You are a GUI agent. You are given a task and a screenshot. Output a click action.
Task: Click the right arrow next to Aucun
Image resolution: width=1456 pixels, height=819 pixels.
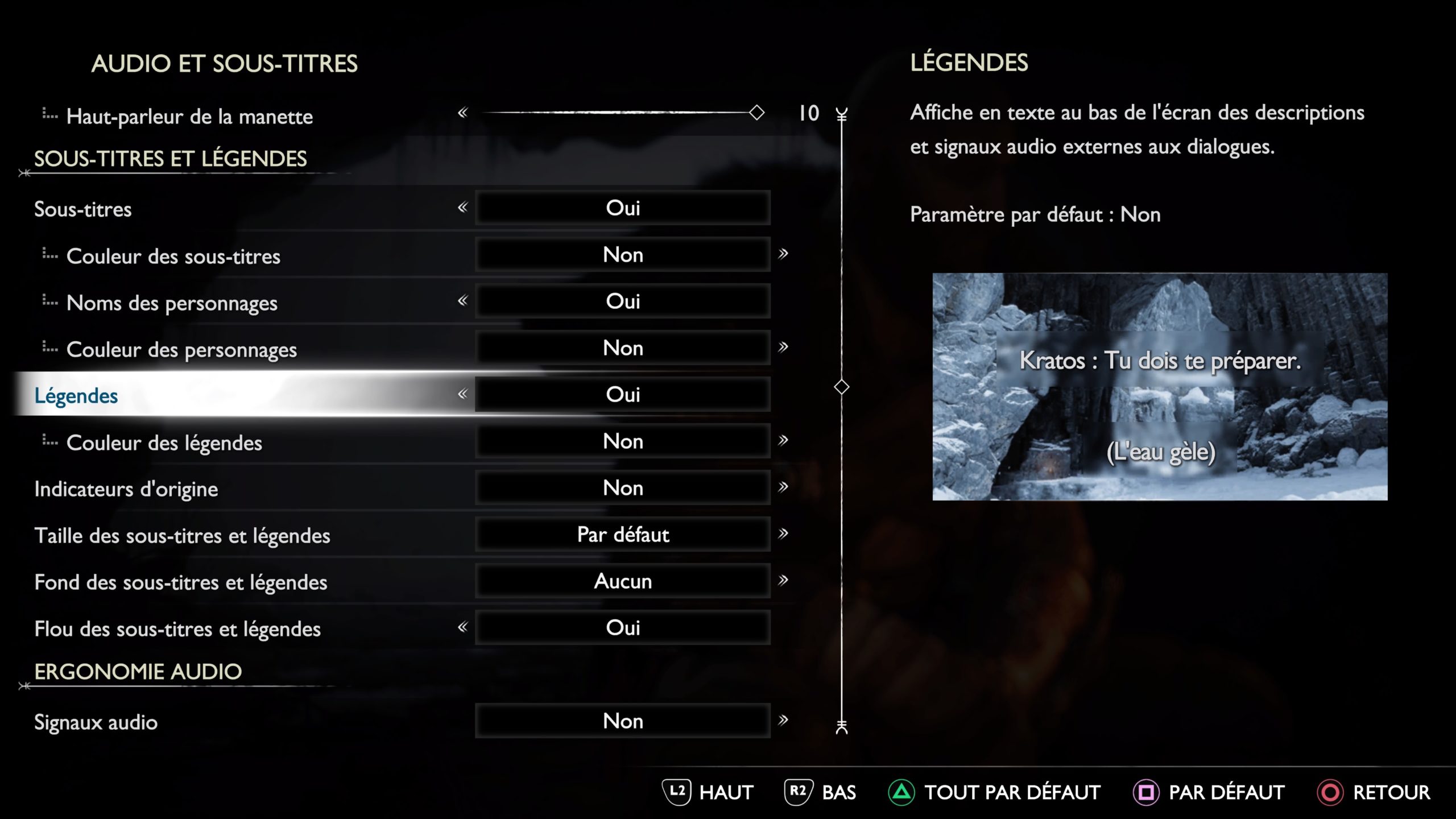pyautogui.click(x=783, y=580)
